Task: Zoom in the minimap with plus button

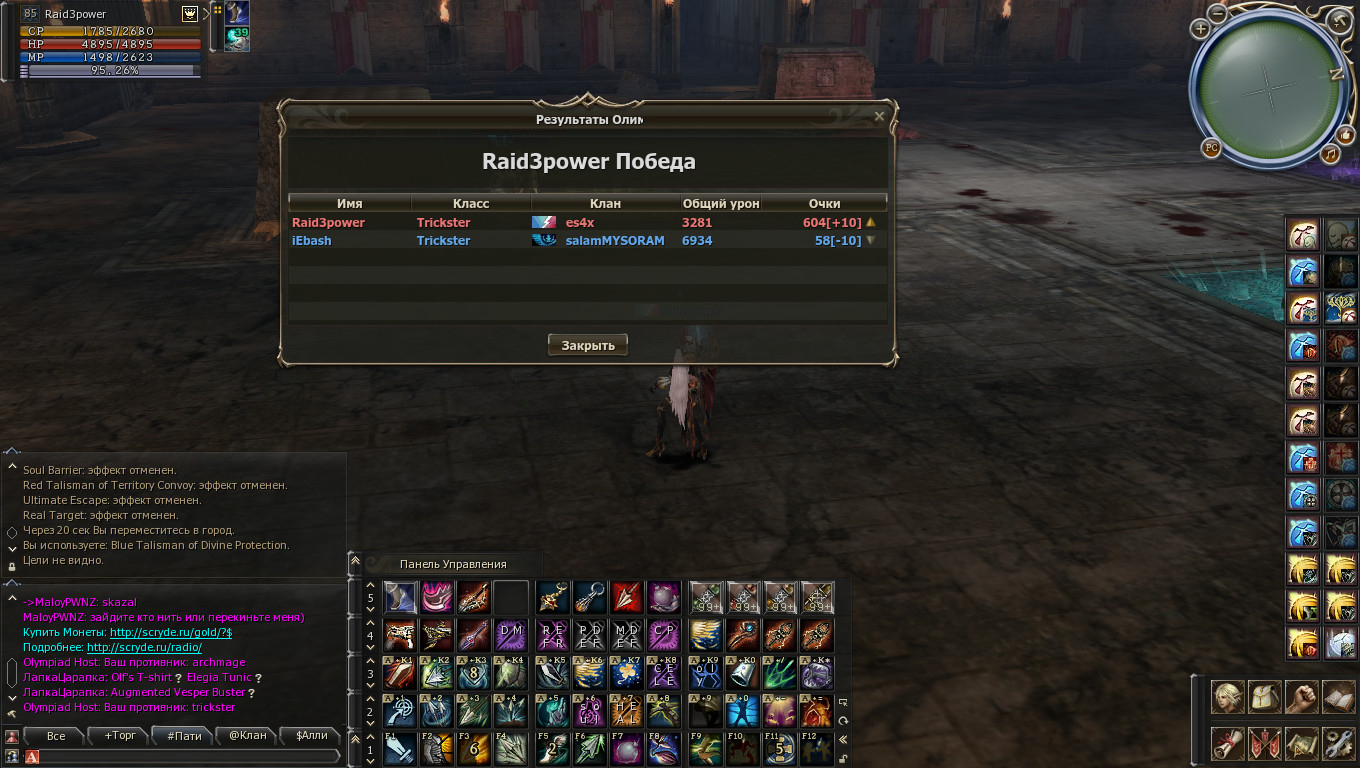Action: coord(1201,30)
